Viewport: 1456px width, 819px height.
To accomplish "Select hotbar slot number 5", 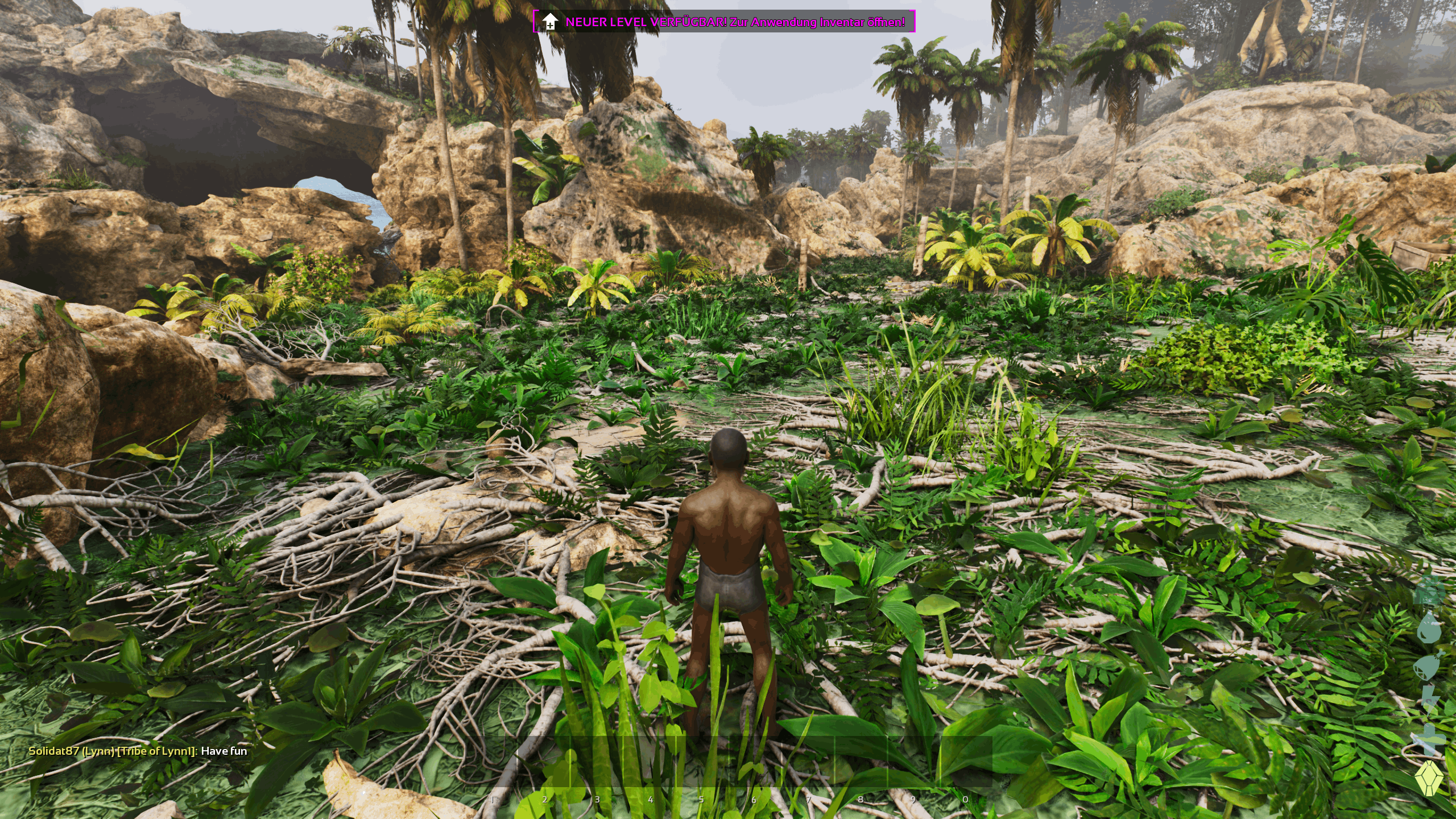I will coord(702,763).
